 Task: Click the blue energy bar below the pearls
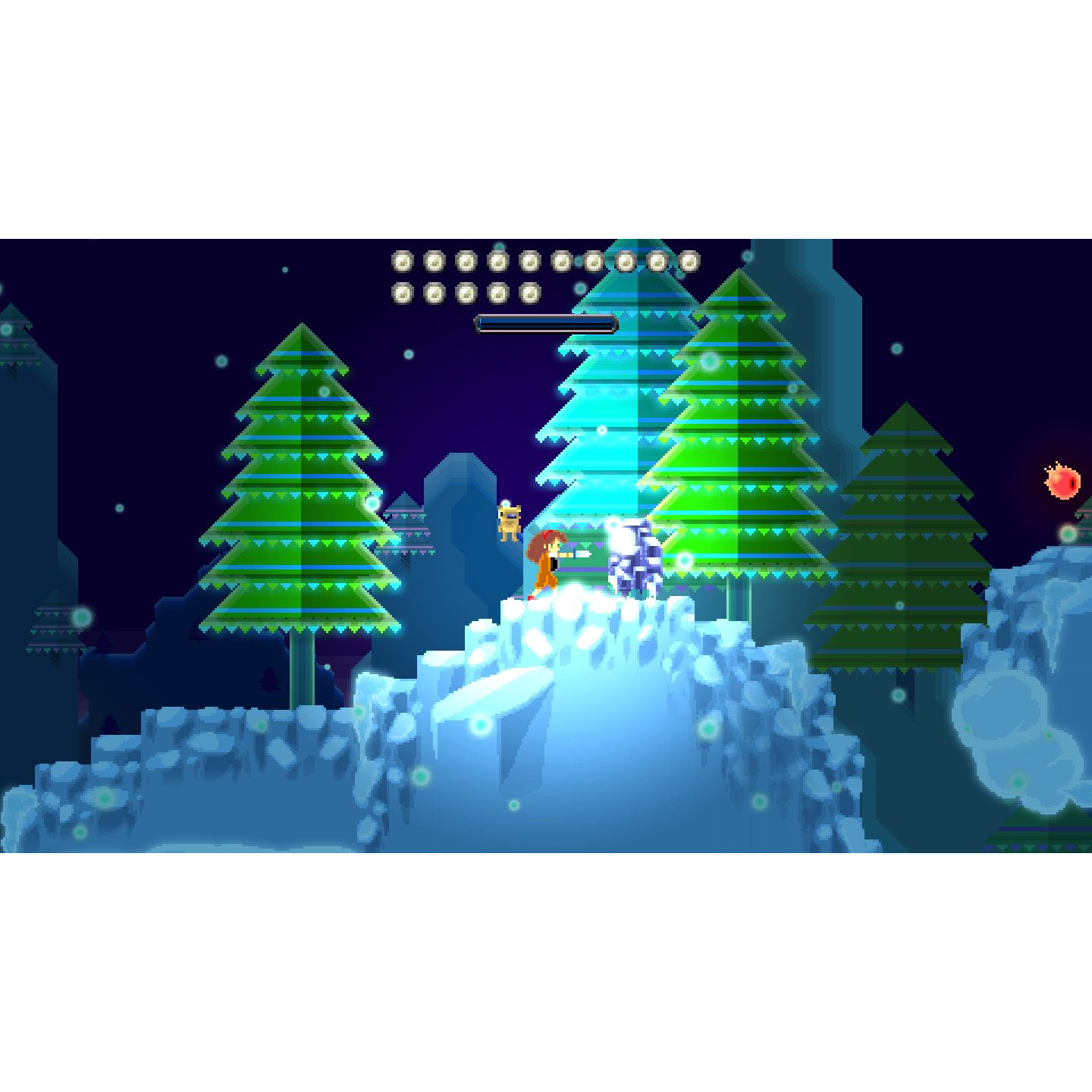[x=544, y=322]
